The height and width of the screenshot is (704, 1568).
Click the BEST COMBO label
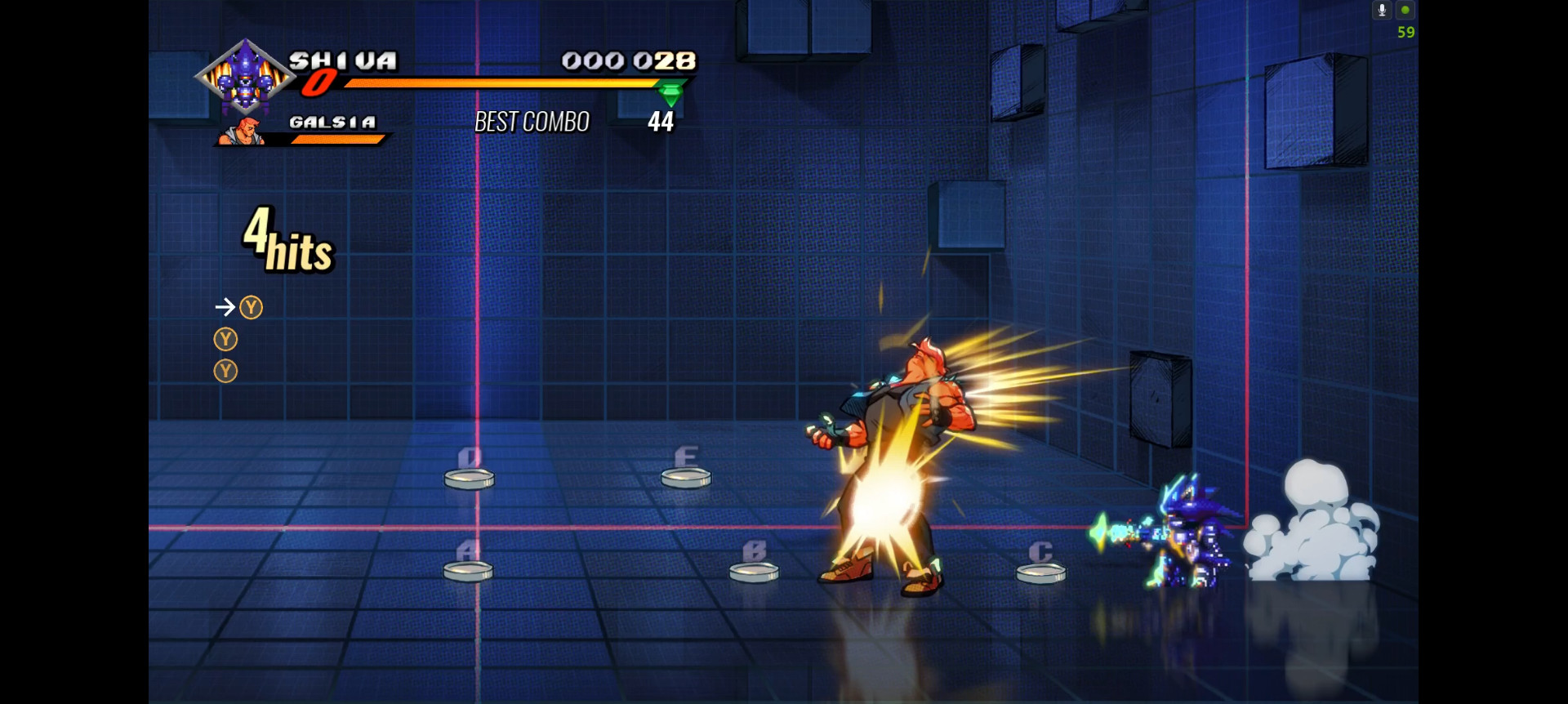pyautogui.click(x=532, y=122)
